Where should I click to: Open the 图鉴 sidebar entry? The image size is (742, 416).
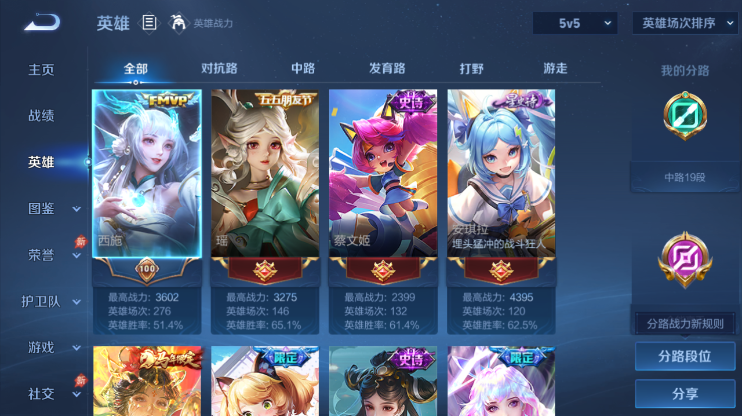(x=41, y=208)
